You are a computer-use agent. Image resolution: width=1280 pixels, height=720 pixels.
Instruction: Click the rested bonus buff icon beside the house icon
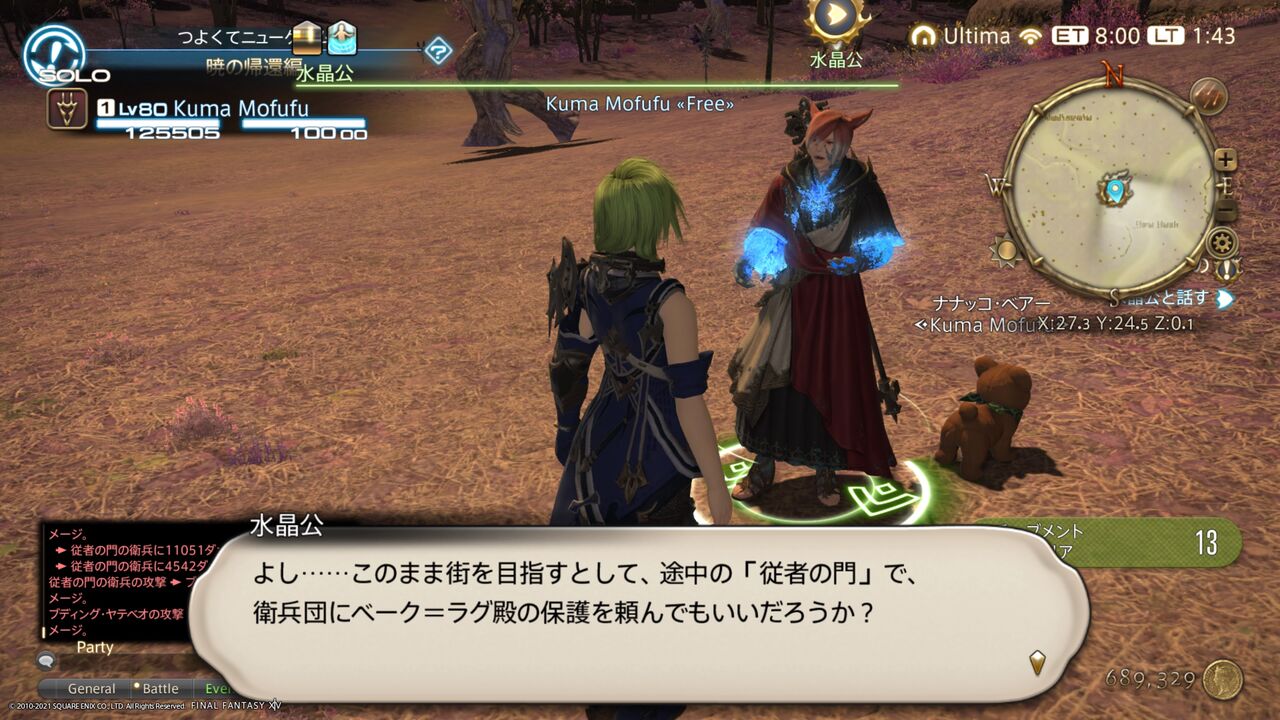pos(342,39)
